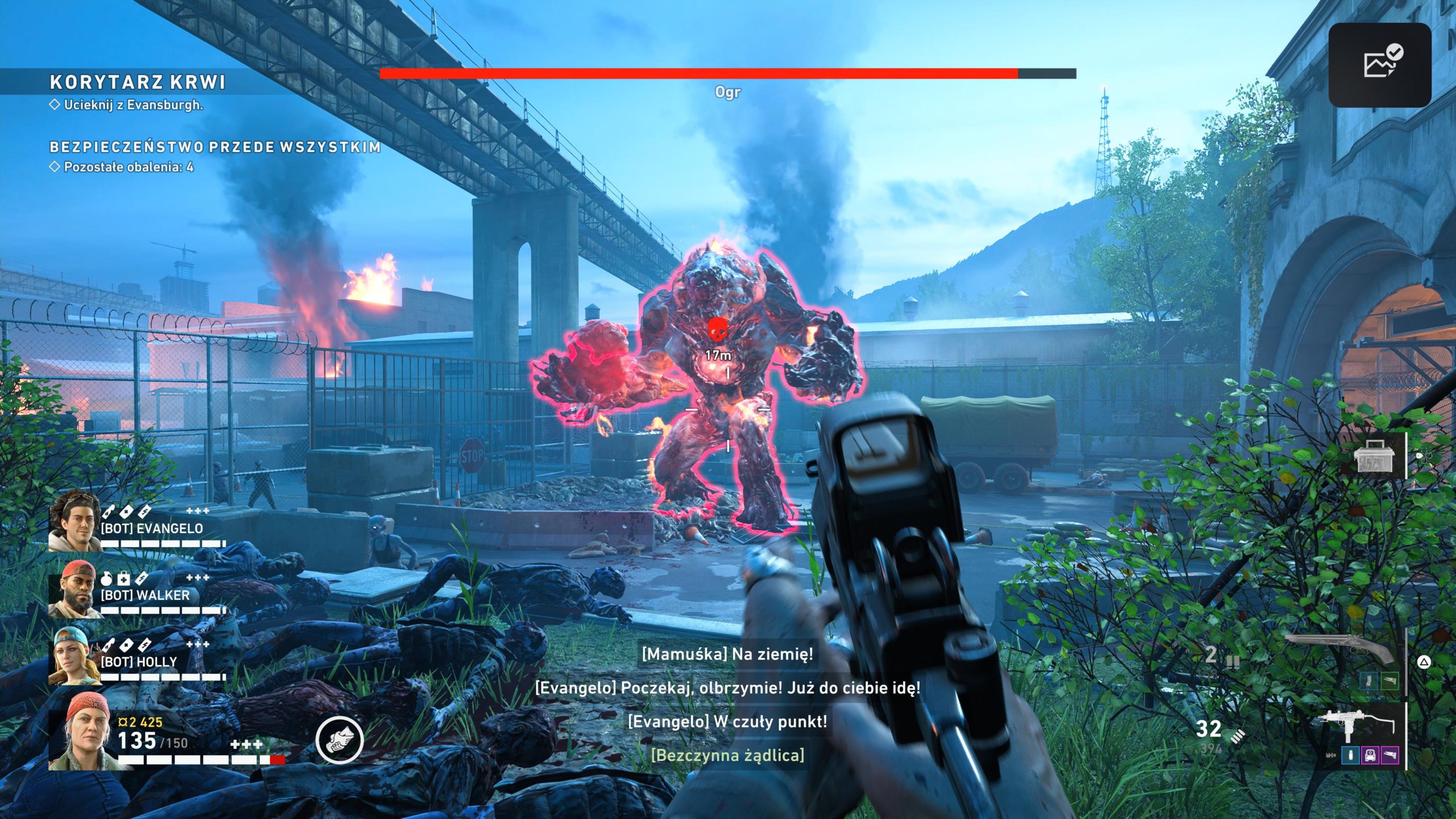
Task: Select the Uzi submachine gun slot
Action: coord(1356,727)
